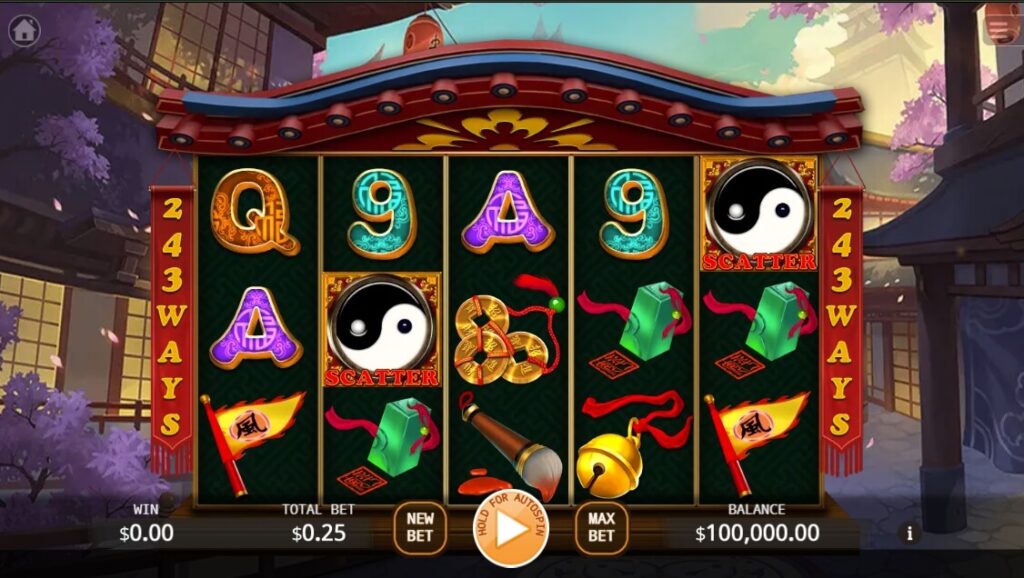Set the wager with MAX BET

[601, 527]
